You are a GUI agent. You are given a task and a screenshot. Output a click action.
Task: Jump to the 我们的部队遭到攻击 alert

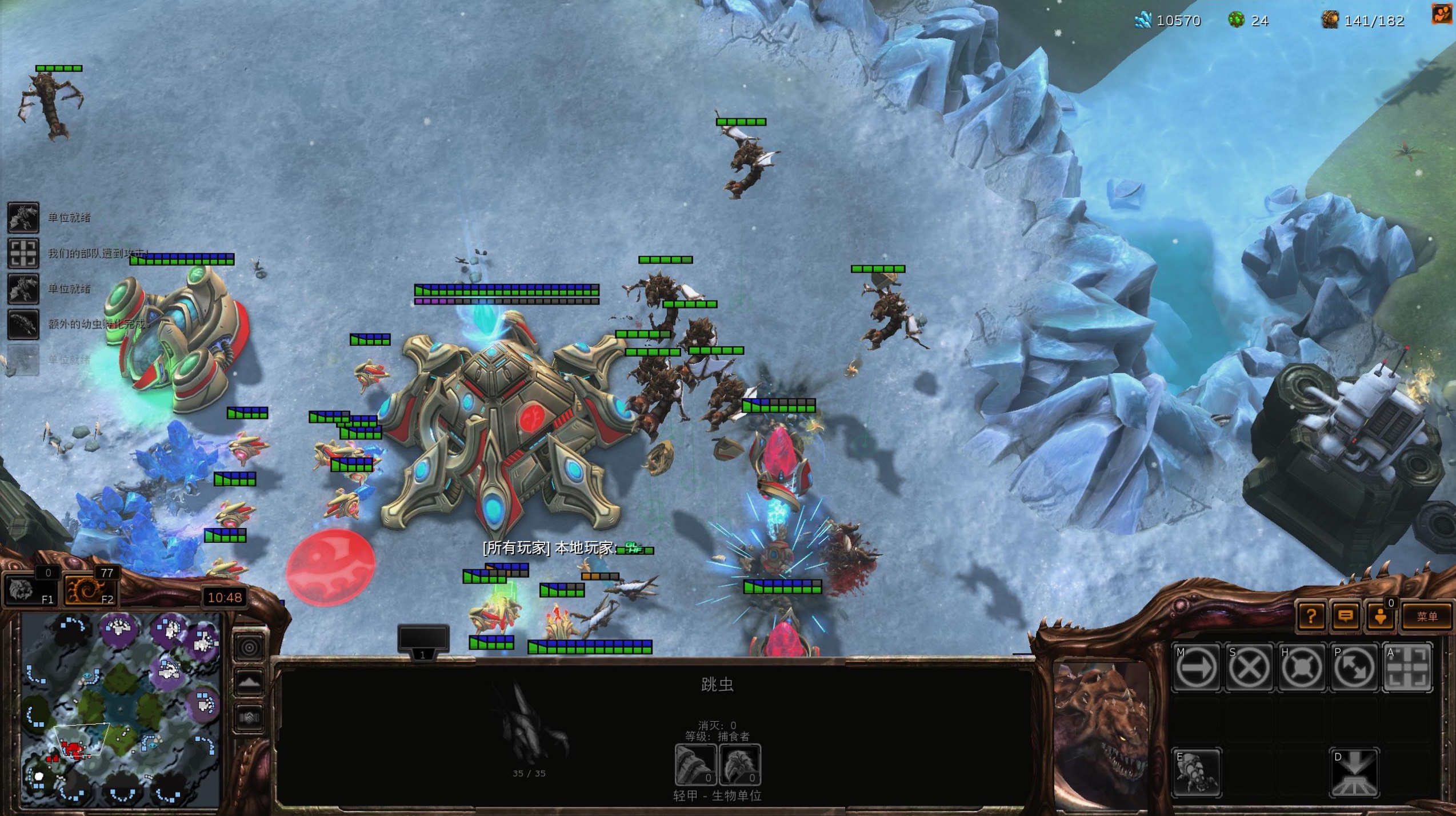pyautogui.click(x=23, y=253)
